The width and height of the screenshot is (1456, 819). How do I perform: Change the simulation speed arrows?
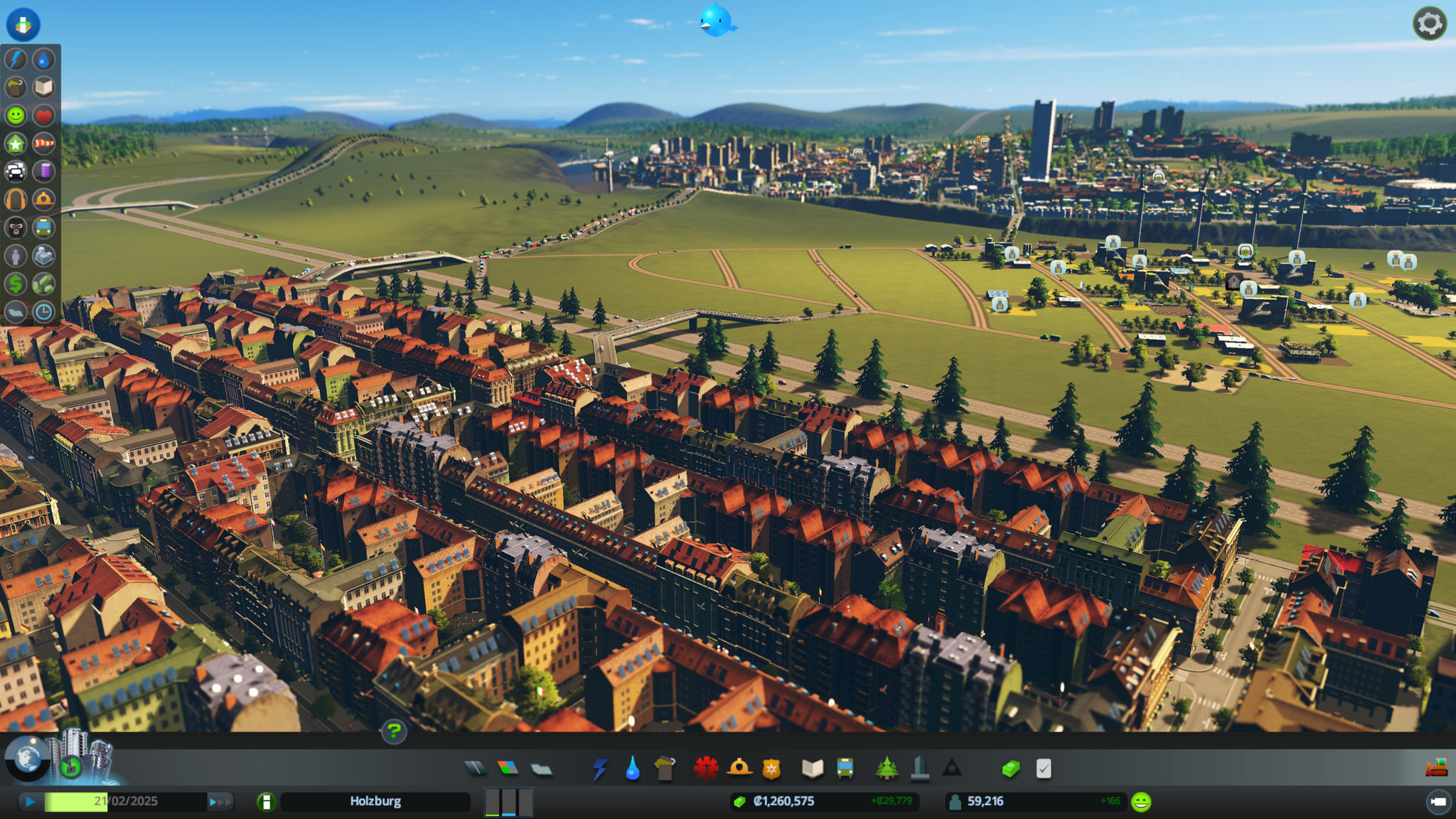coord(220,802)
